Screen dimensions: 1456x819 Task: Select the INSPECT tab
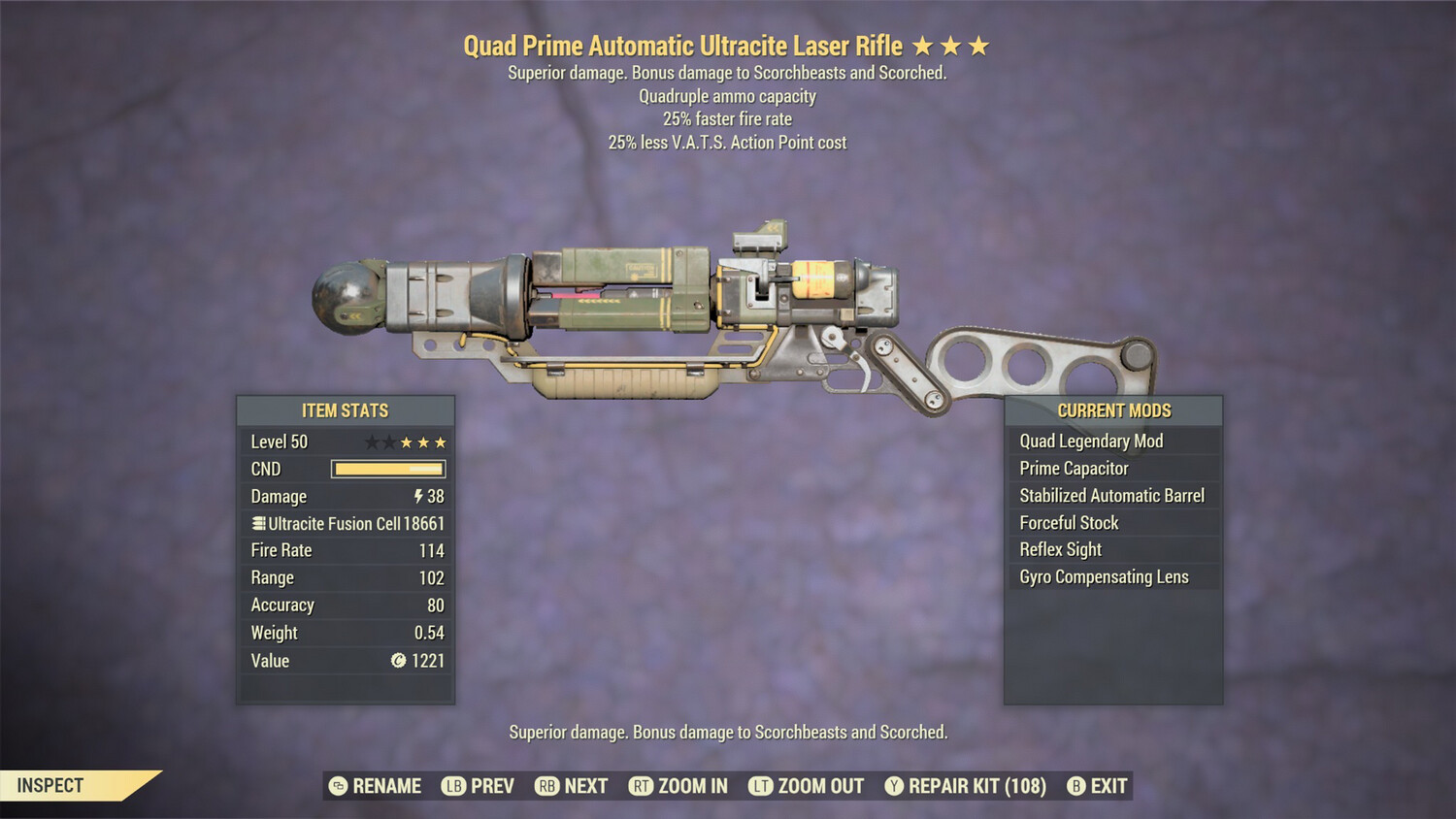[x=50, y=785]
